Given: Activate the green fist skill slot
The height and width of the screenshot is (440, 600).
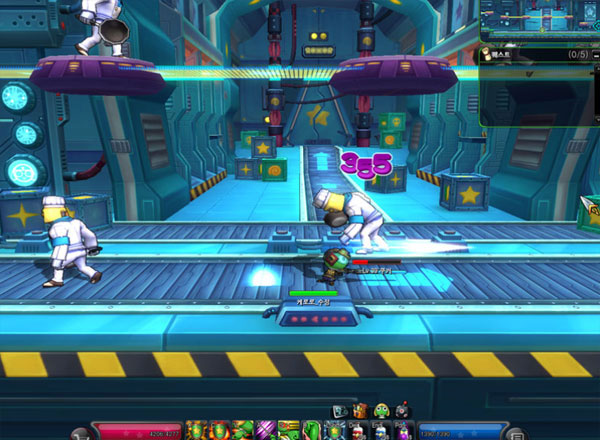Looking at the screenshot, I should coord(311,431).
